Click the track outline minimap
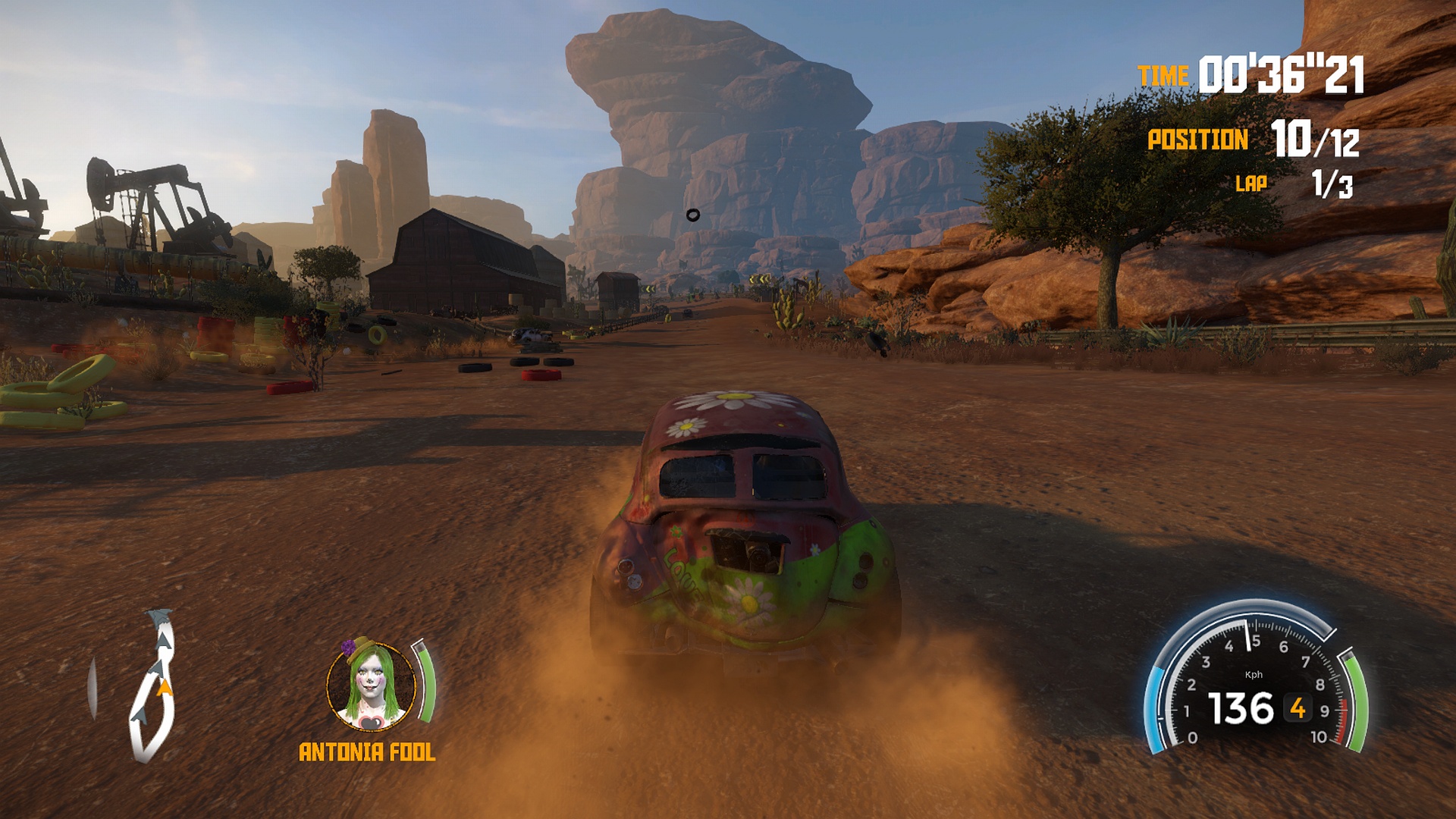Image resolution: width=1456 pixels, height=819 pixels. point(153,686)
